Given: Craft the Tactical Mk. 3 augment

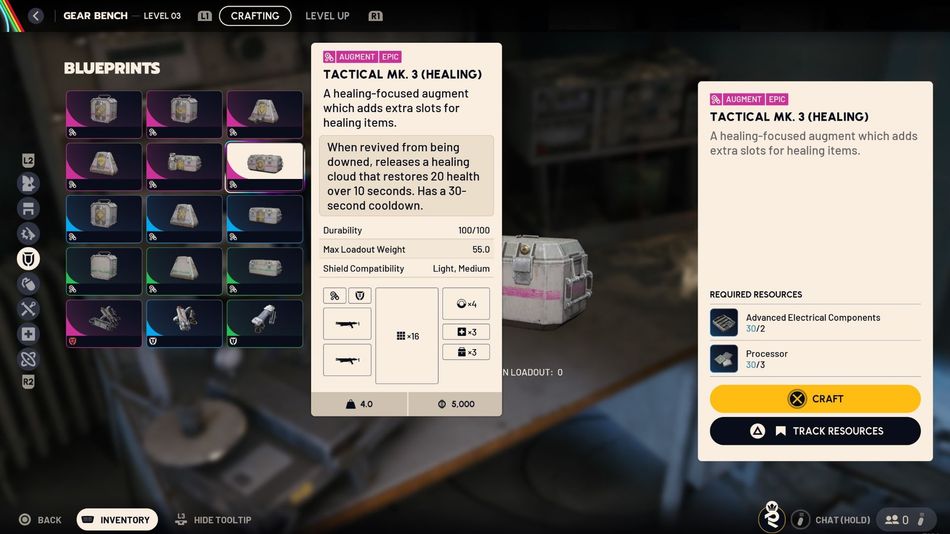Looking at the screenshot, I should click(815, 399).
